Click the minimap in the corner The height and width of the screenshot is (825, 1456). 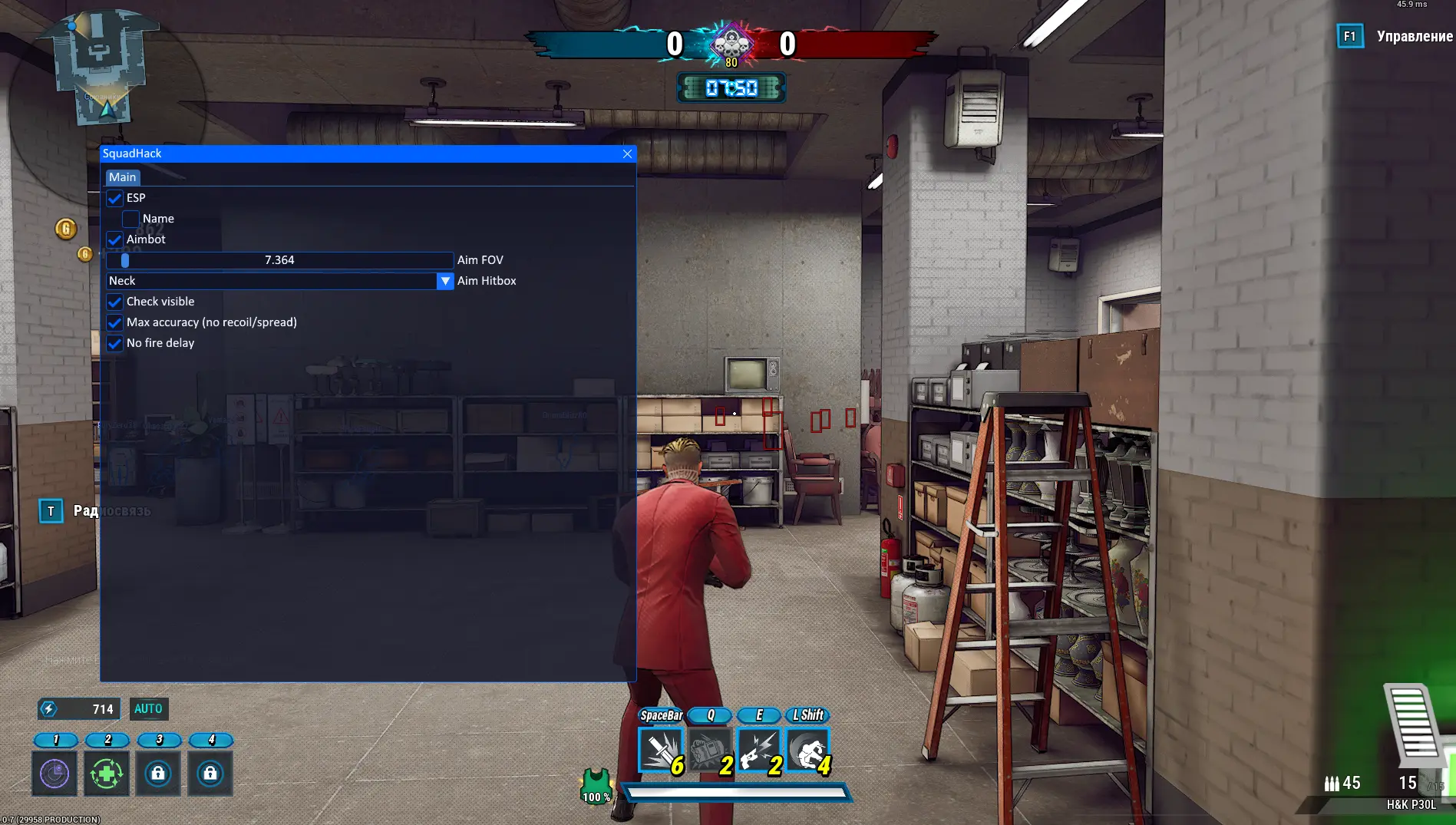[100, 69]
